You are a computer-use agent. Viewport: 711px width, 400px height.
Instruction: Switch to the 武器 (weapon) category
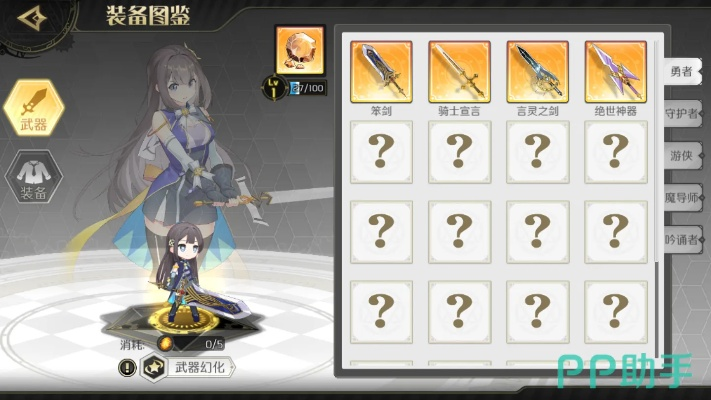tap(34, 107)
